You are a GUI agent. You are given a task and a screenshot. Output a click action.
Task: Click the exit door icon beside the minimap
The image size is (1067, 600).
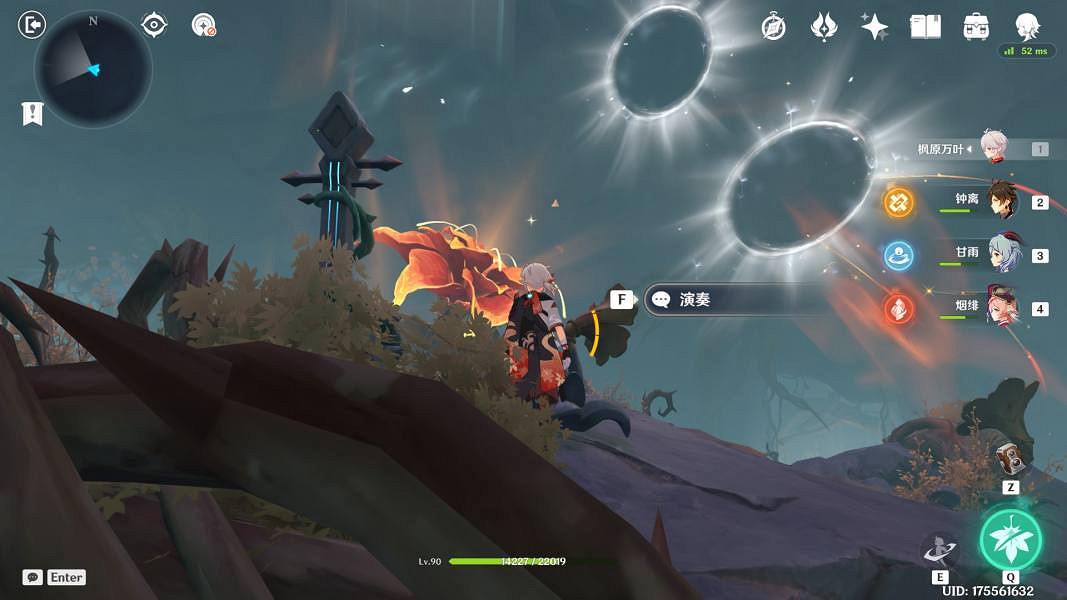click(x=31, y=24)
